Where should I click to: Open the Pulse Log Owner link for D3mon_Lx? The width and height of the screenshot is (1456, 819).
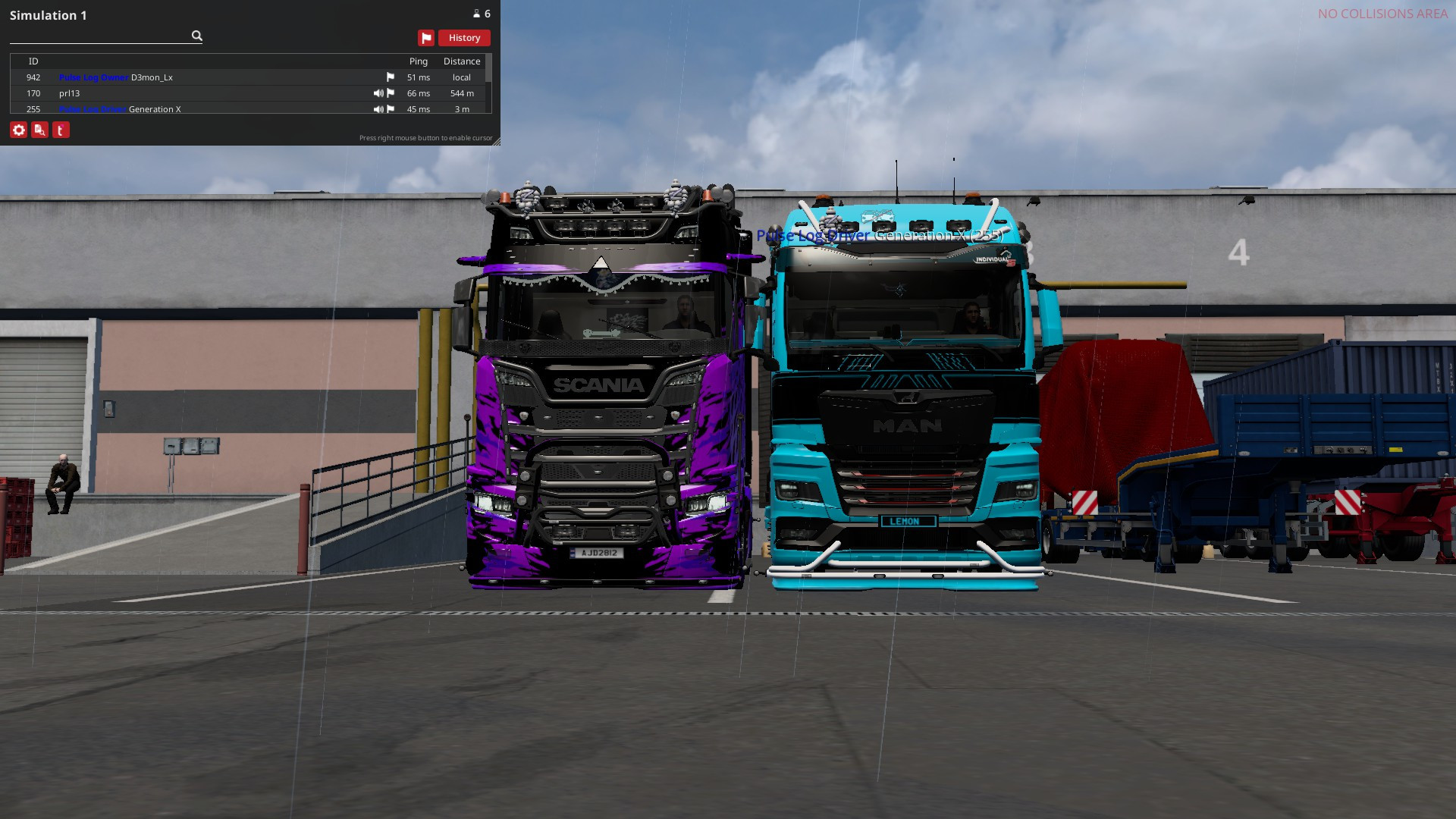(93, 77)
